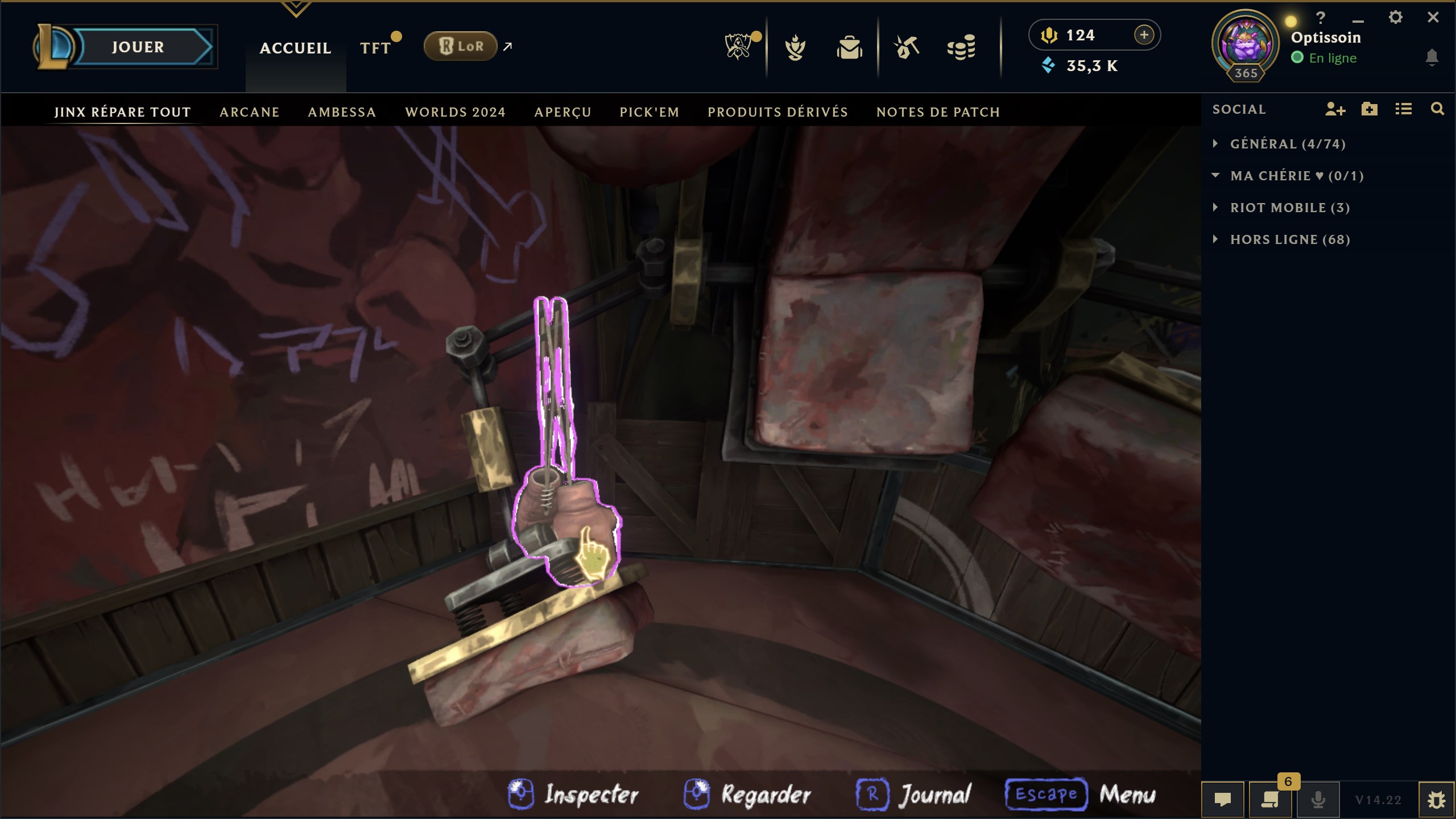Open chat with the speech bubble icon
Viewport: 1456px width, 819px height.
click(x=1223, y=799)
